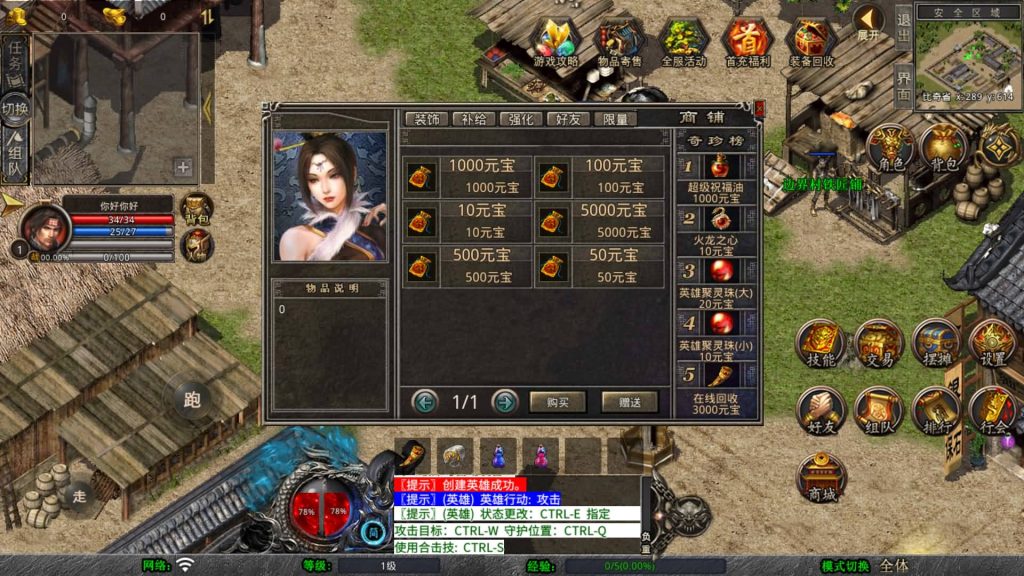Open the 技能 skills menu
Viewport: 1024px width, 576px height.
[821, 344]
